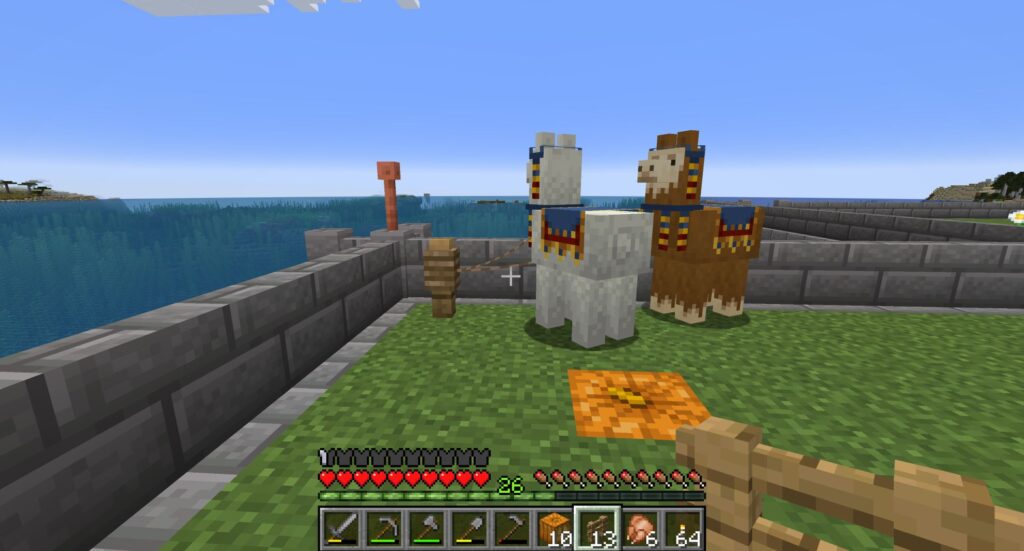Viewport: 1024px width, 551px height.
Task: Switch to the shovel slot
Action: click(469, 528)
